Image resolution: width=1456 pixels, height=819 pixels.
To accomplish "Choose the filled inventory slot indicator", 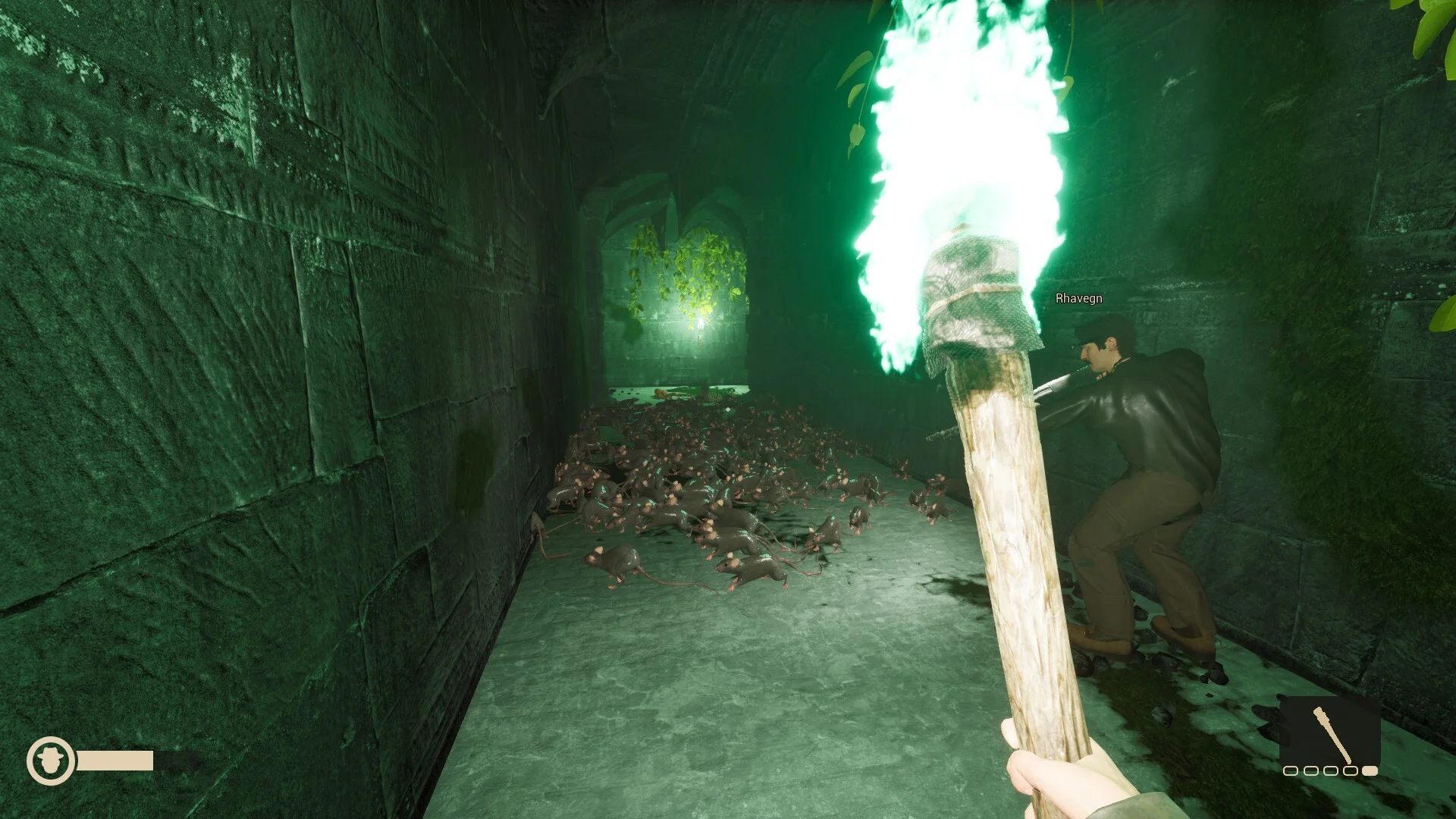I will (1370, 771).
